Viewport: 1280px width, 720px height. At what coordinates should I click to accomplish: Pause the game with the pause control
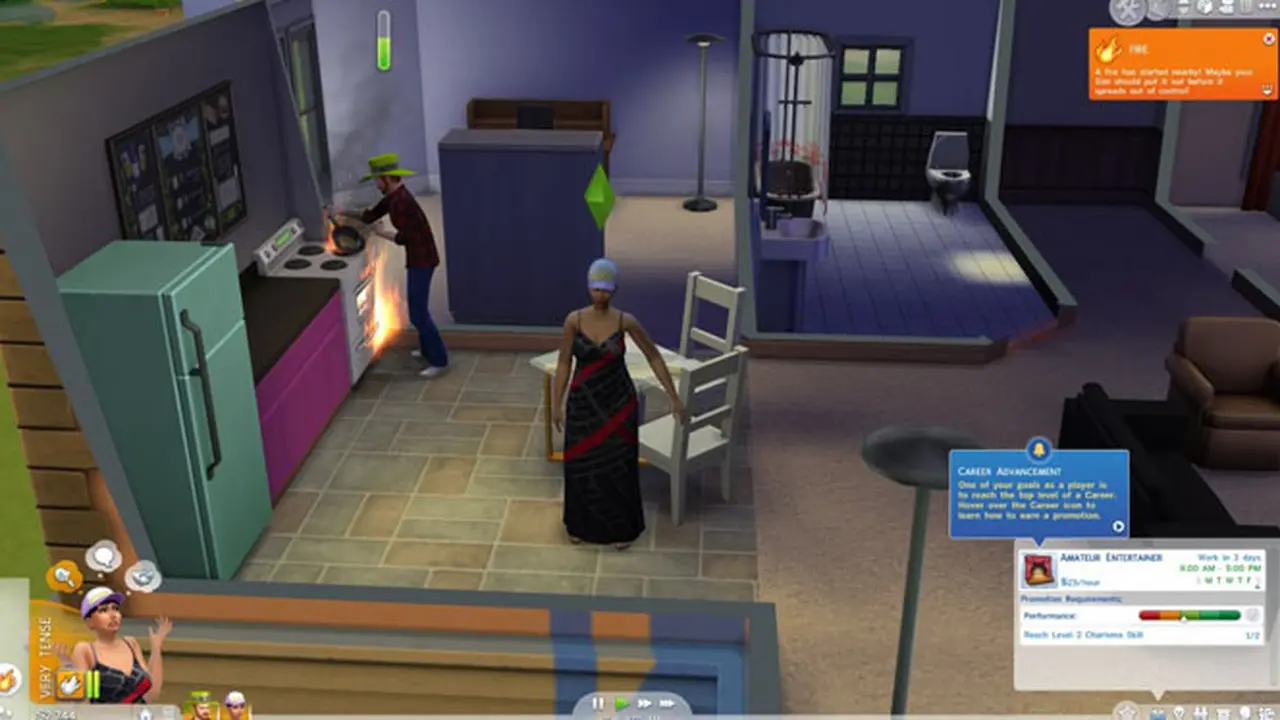click(597, 705)
